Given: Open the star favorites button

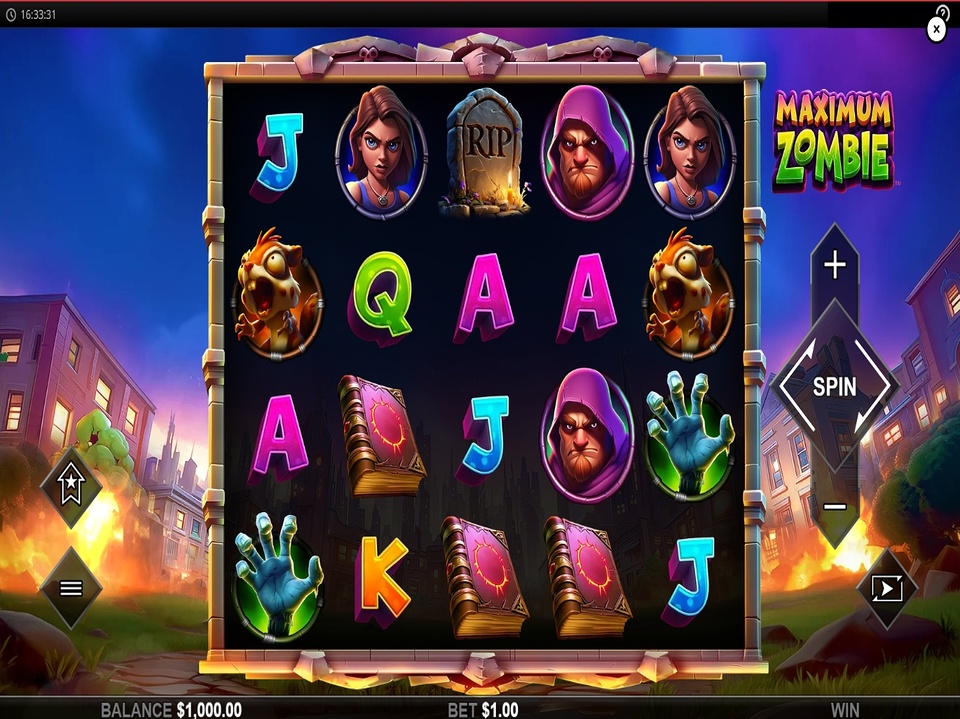Looking at the screenshot, I should [x=70, y=488].
